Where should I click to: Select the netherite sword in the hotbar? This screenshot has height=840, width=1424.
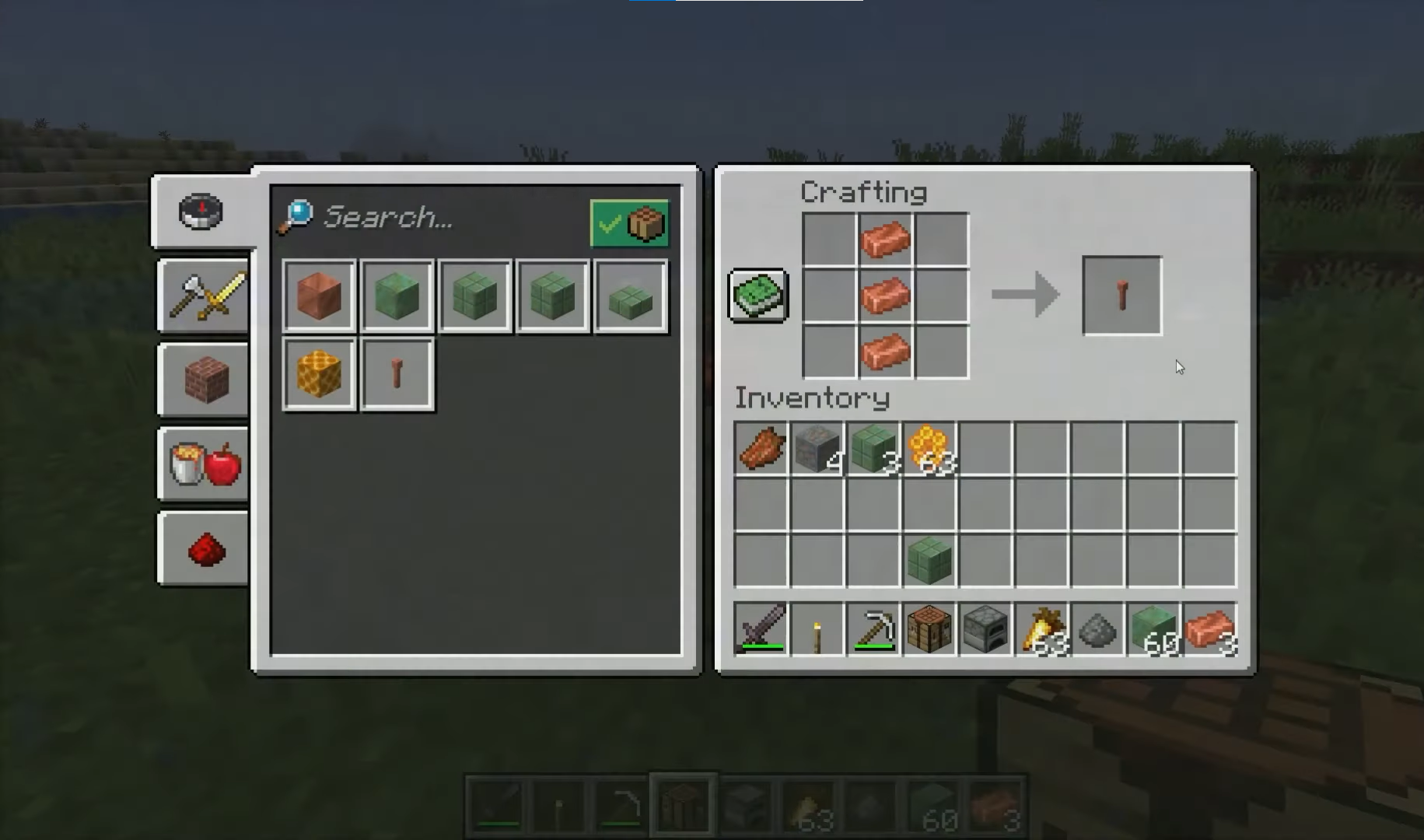coord(761,630)
